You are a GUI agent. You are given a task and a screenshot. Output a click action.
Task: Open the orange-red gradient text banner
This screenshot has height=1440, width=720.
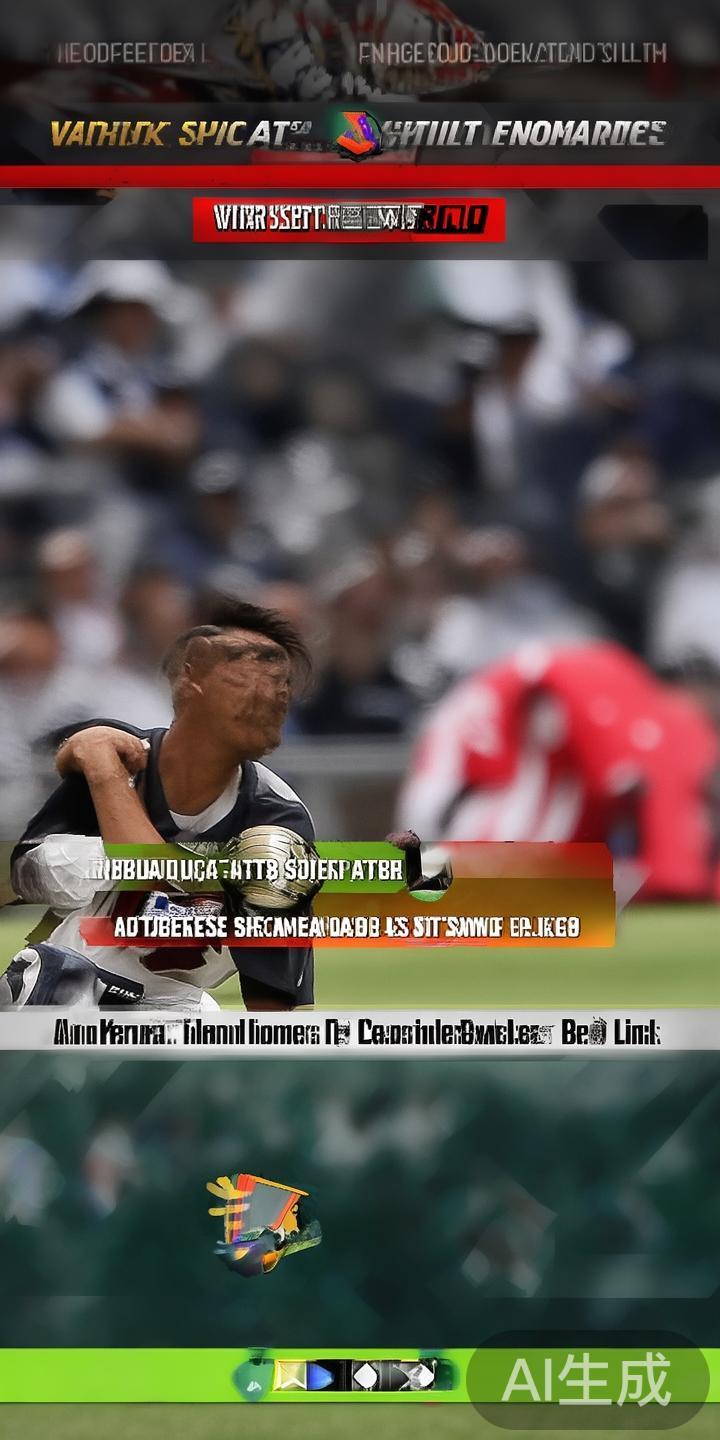tap(347, 928)
